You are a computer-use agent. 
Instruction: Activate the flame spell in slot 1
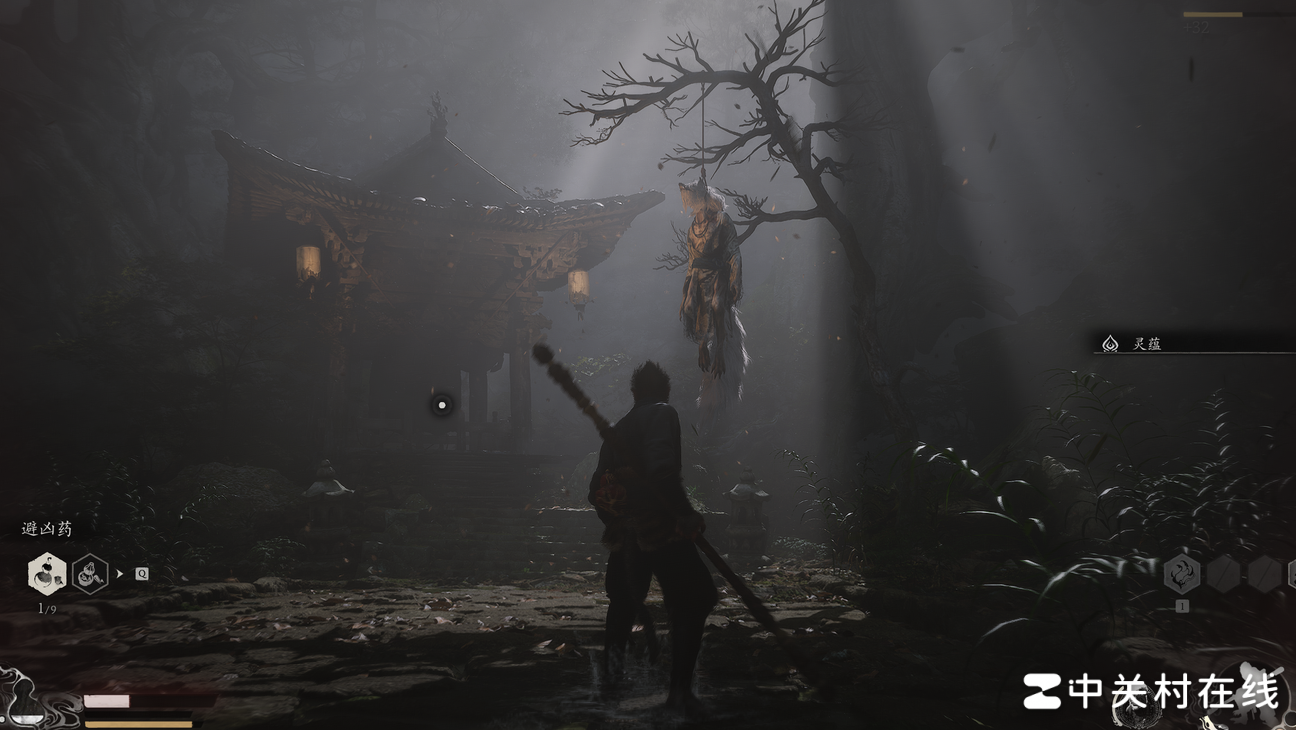(x=1182, y=574)
